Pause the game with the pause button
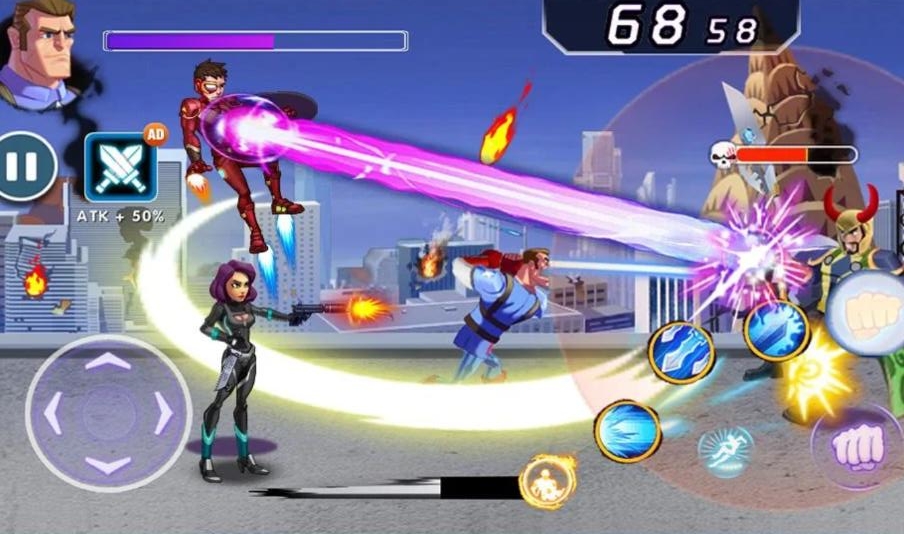904x534 pixels. [24, 166]
